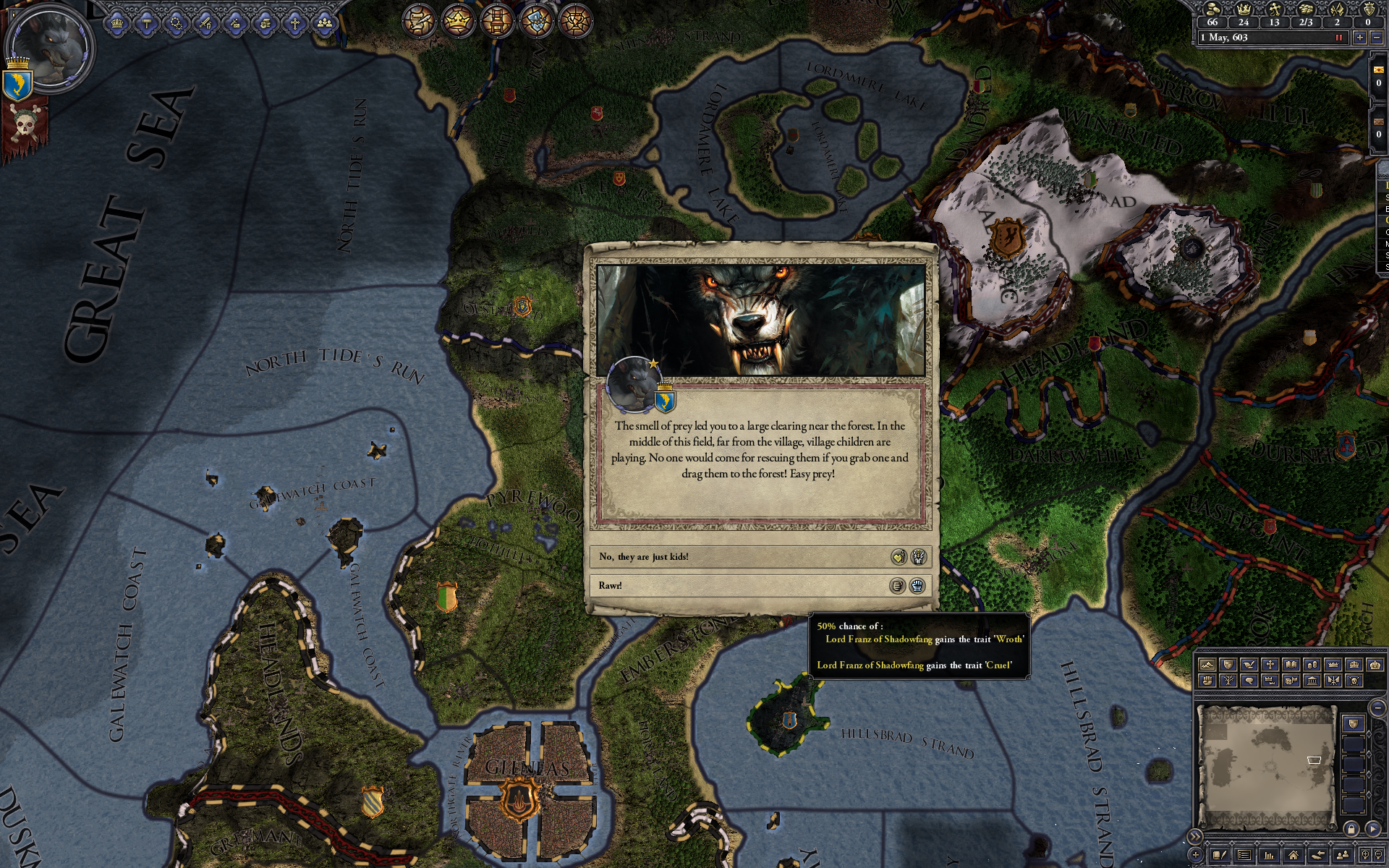
Task: Switch to the skull-and-crossbones map mode
Action: 1354,681
